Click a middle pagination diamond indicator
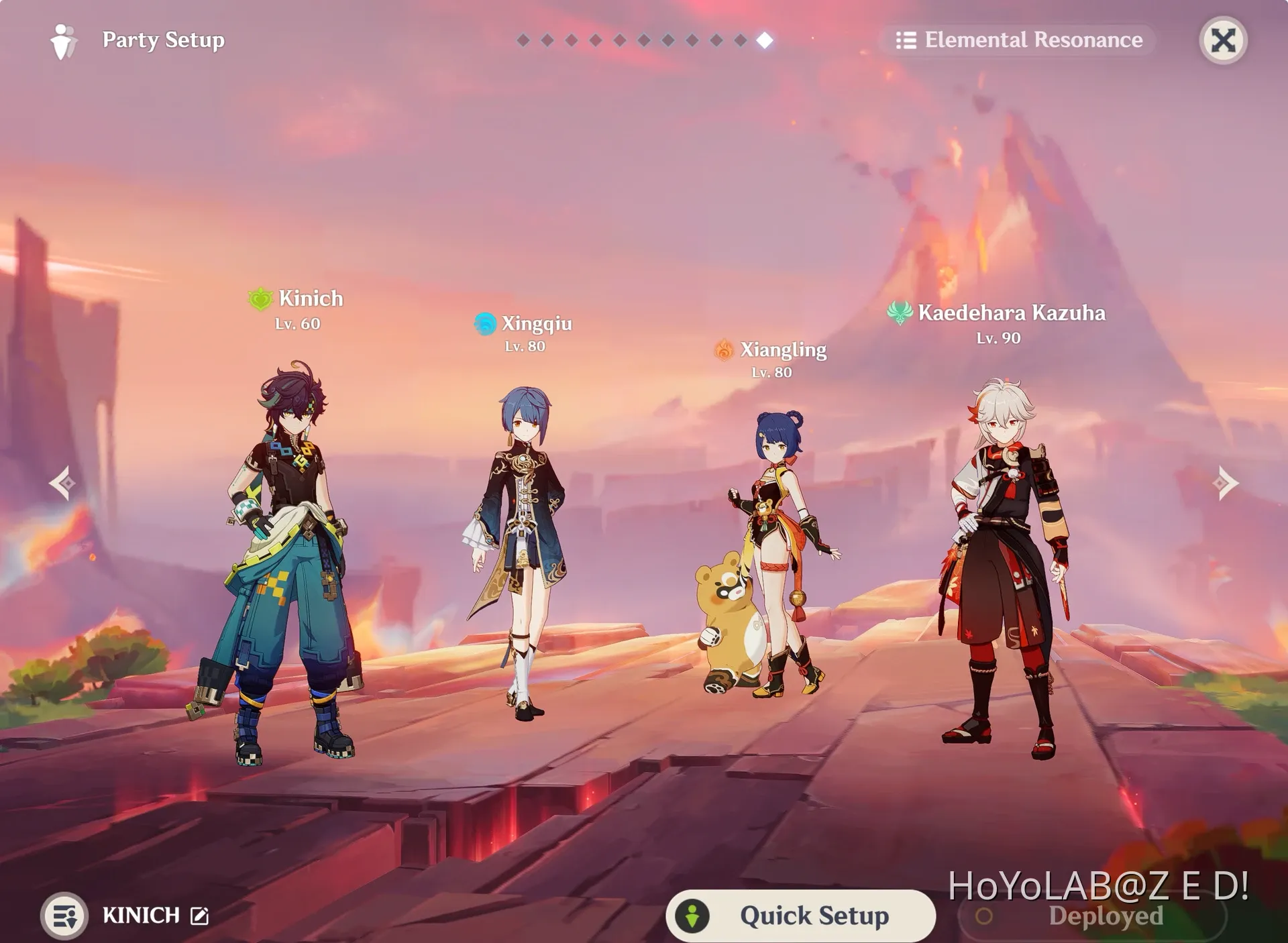 (x=644, y=40)
